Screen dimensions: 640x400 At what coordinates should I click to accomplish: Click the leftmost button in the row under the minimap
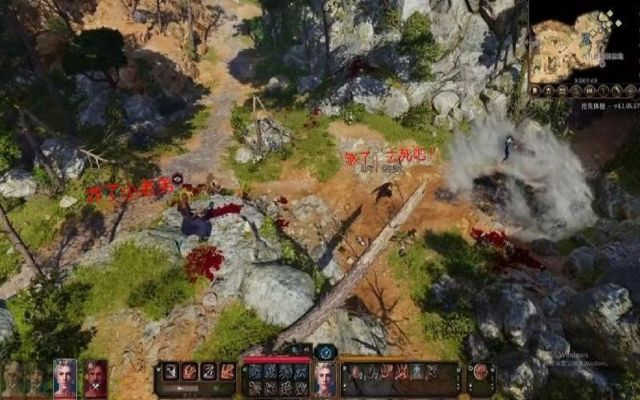(535, 90)
